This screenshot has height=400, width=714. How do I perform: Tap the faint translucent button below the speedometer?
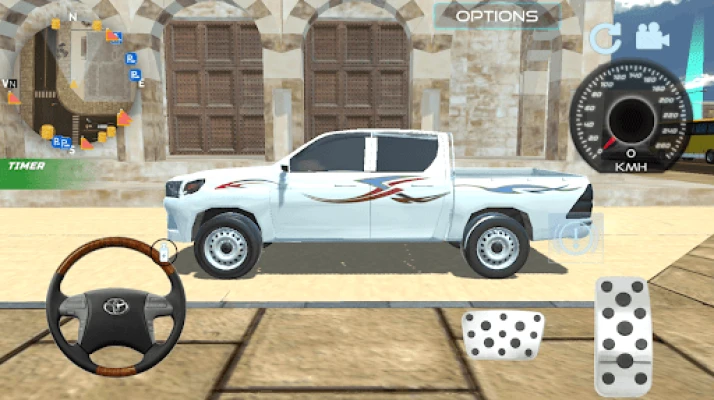pos(578,236)
